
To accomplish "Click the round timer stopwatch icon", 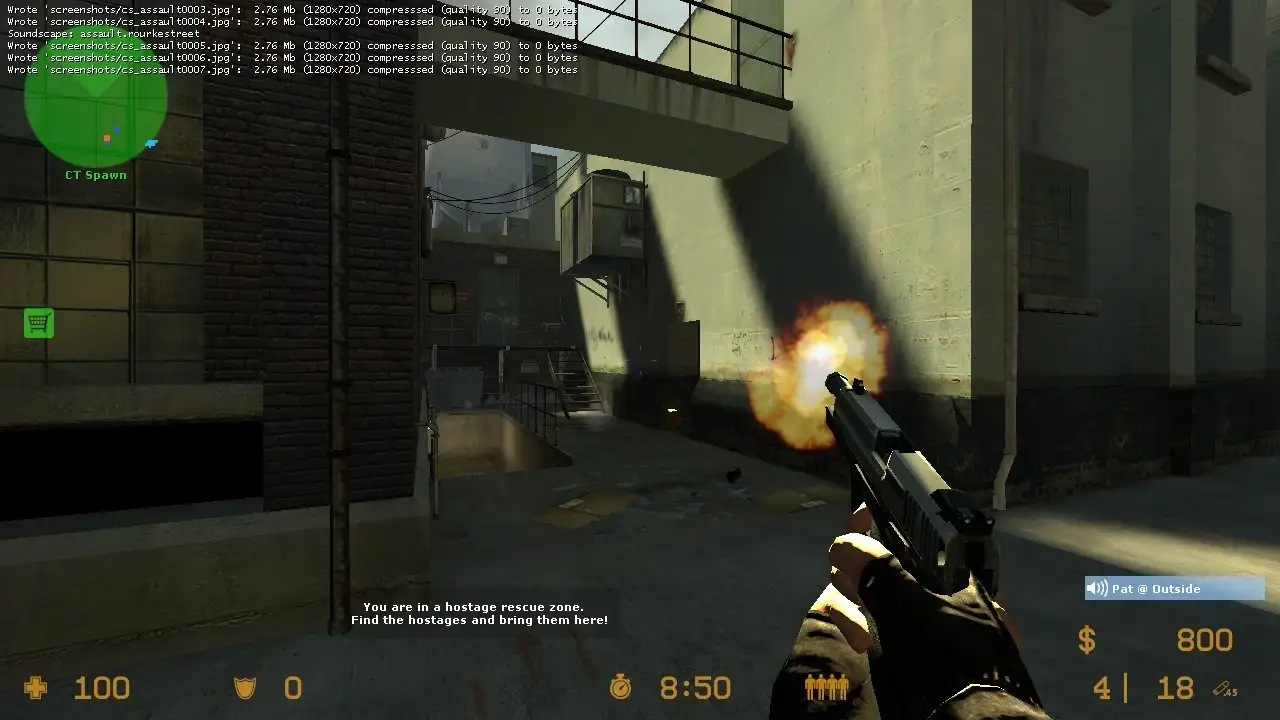I will click(x=621, y=688).
